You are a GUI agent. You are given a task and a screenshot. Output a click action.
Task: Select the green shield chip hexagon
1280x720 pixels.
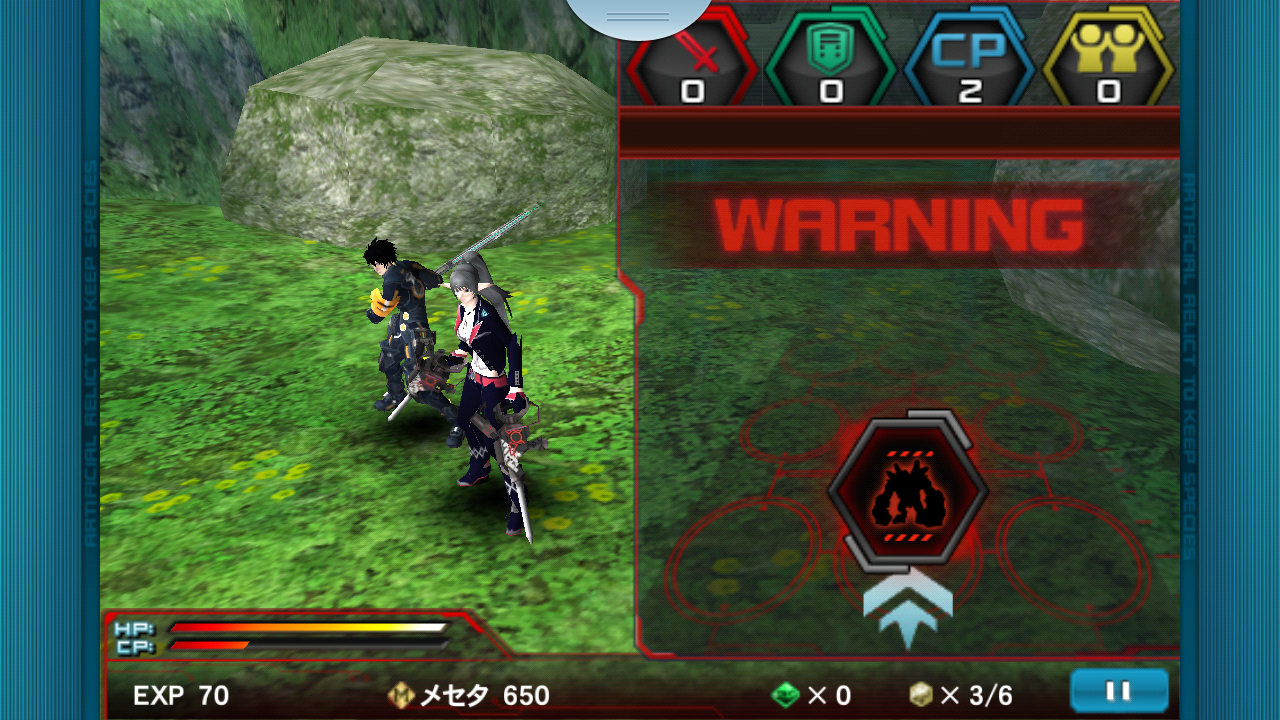click(830, 56)
